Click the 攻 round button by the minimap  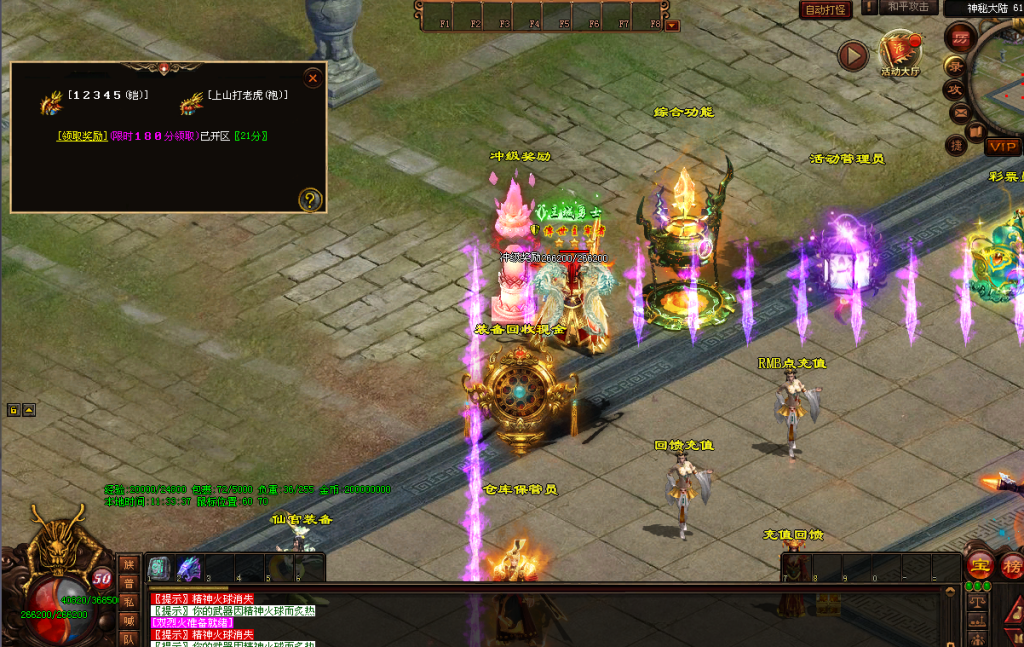[954, 89]
